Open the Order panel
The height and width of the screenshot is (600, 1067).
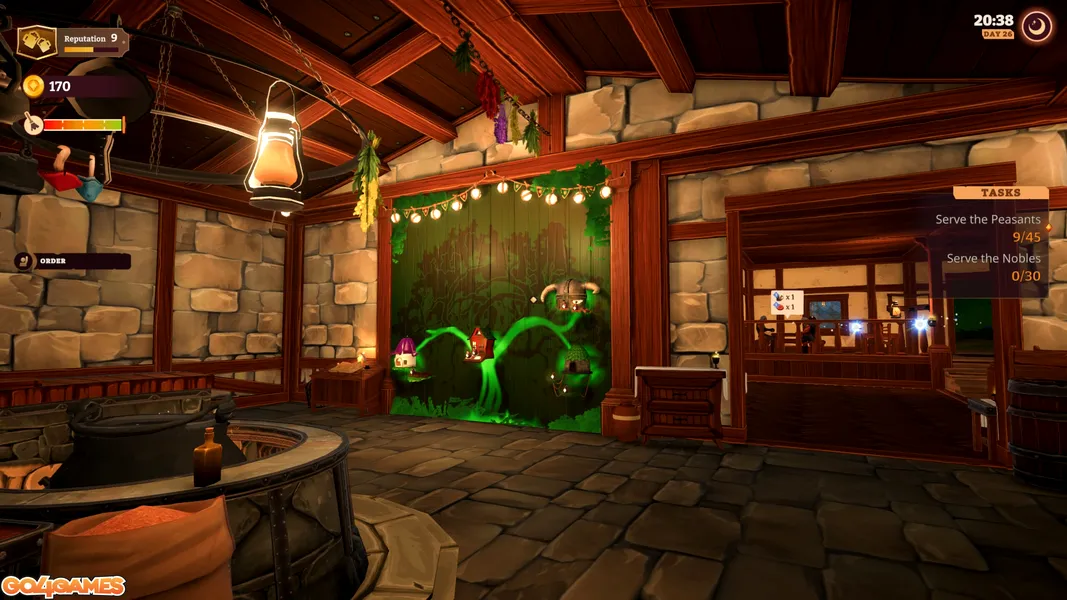[x=72, y=261]
